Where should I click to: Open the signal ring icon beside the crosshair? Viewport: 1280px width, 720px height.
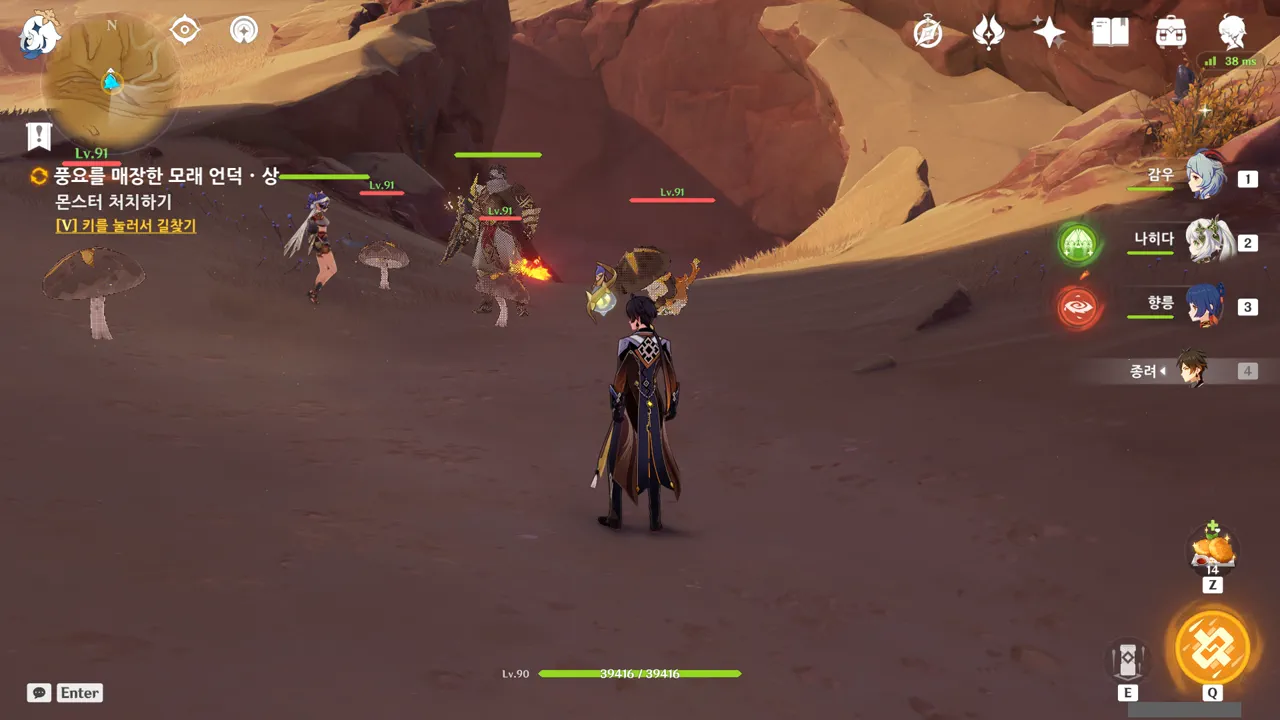243,31
